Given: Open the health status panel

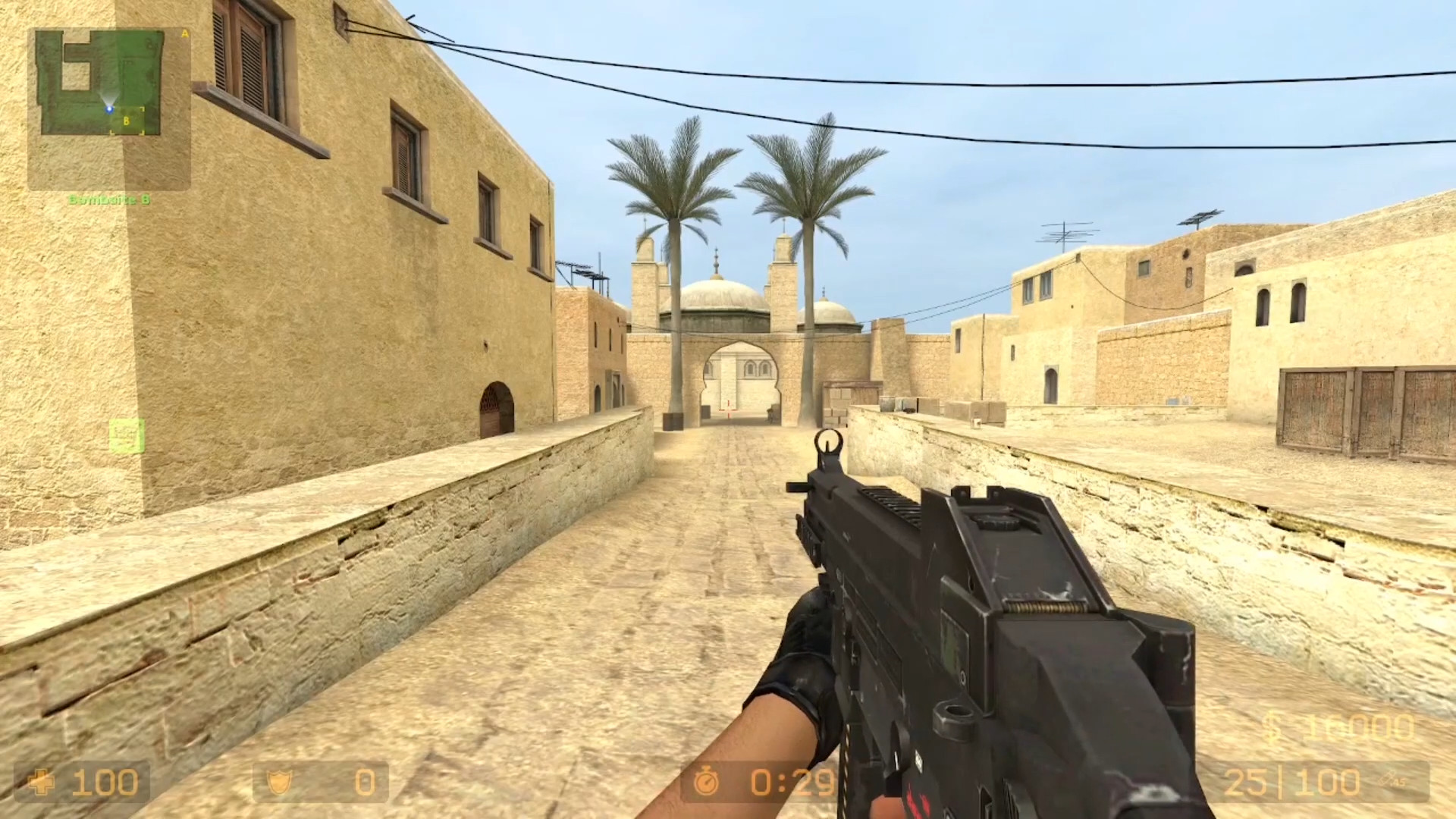Looking at the screenshot, I should [x=83, y=783].
